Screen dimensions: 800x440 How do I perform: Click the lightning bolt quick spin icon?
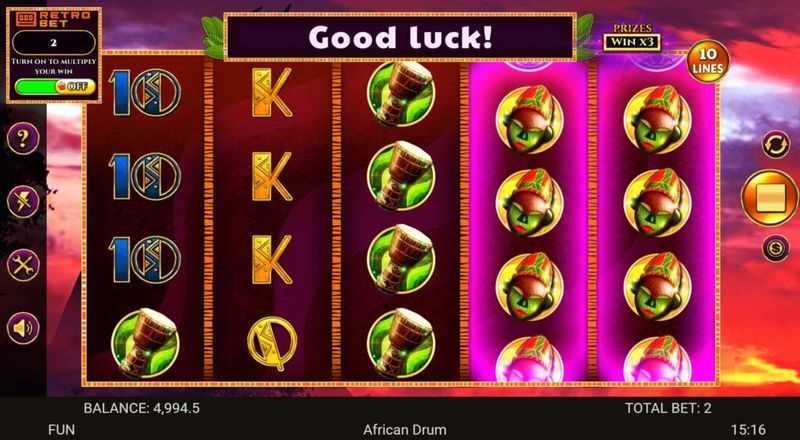coord(22,202)
